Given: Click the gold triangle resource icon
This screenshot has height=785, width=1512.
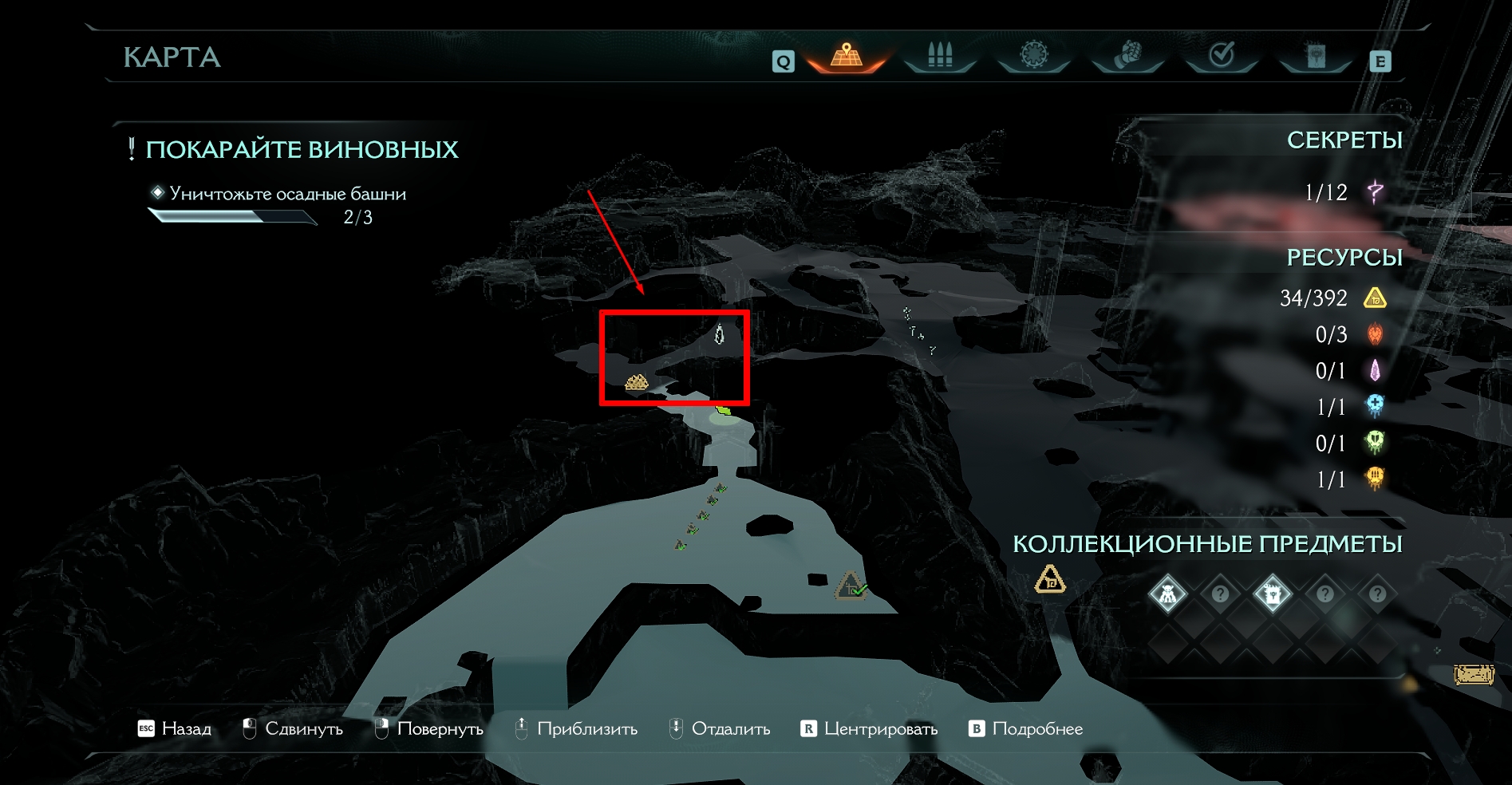Looking at the screenshot, I should pos(1375,298).
